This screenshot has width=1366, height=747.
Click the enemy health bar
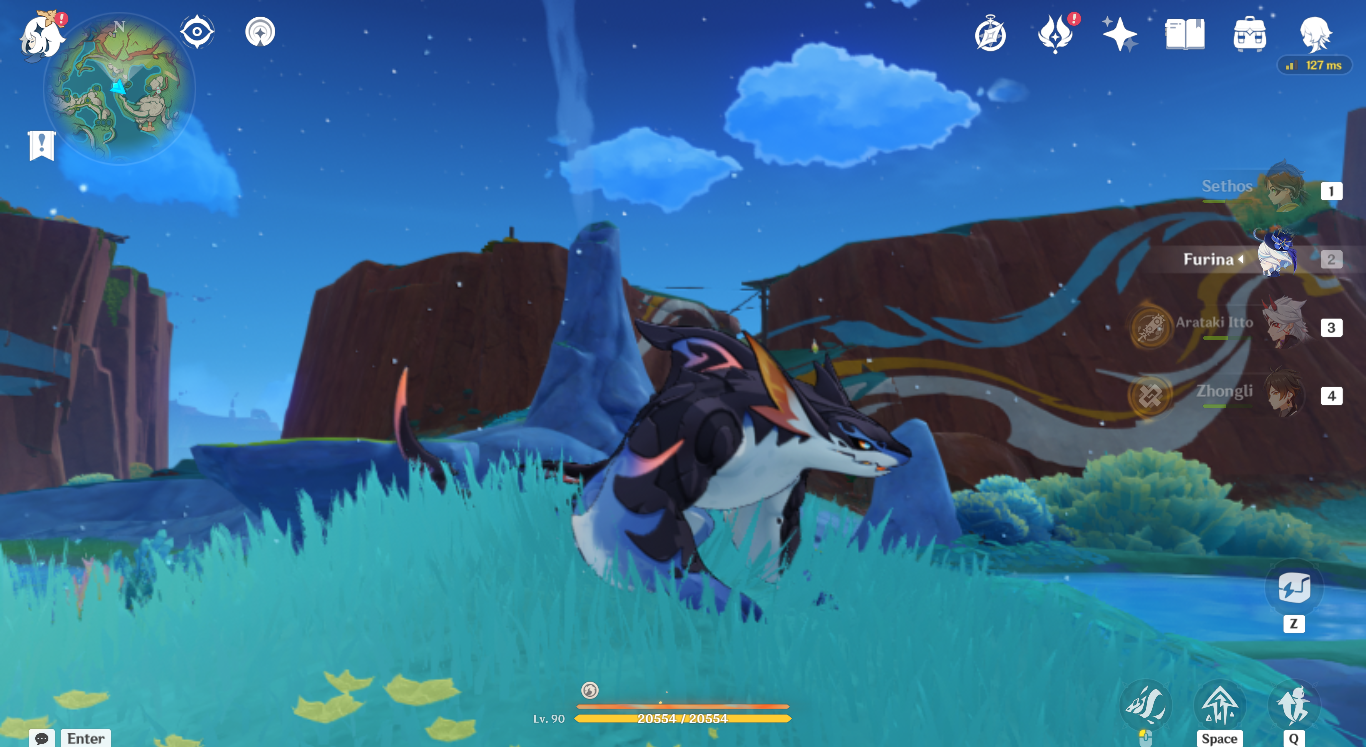(682, 718)
